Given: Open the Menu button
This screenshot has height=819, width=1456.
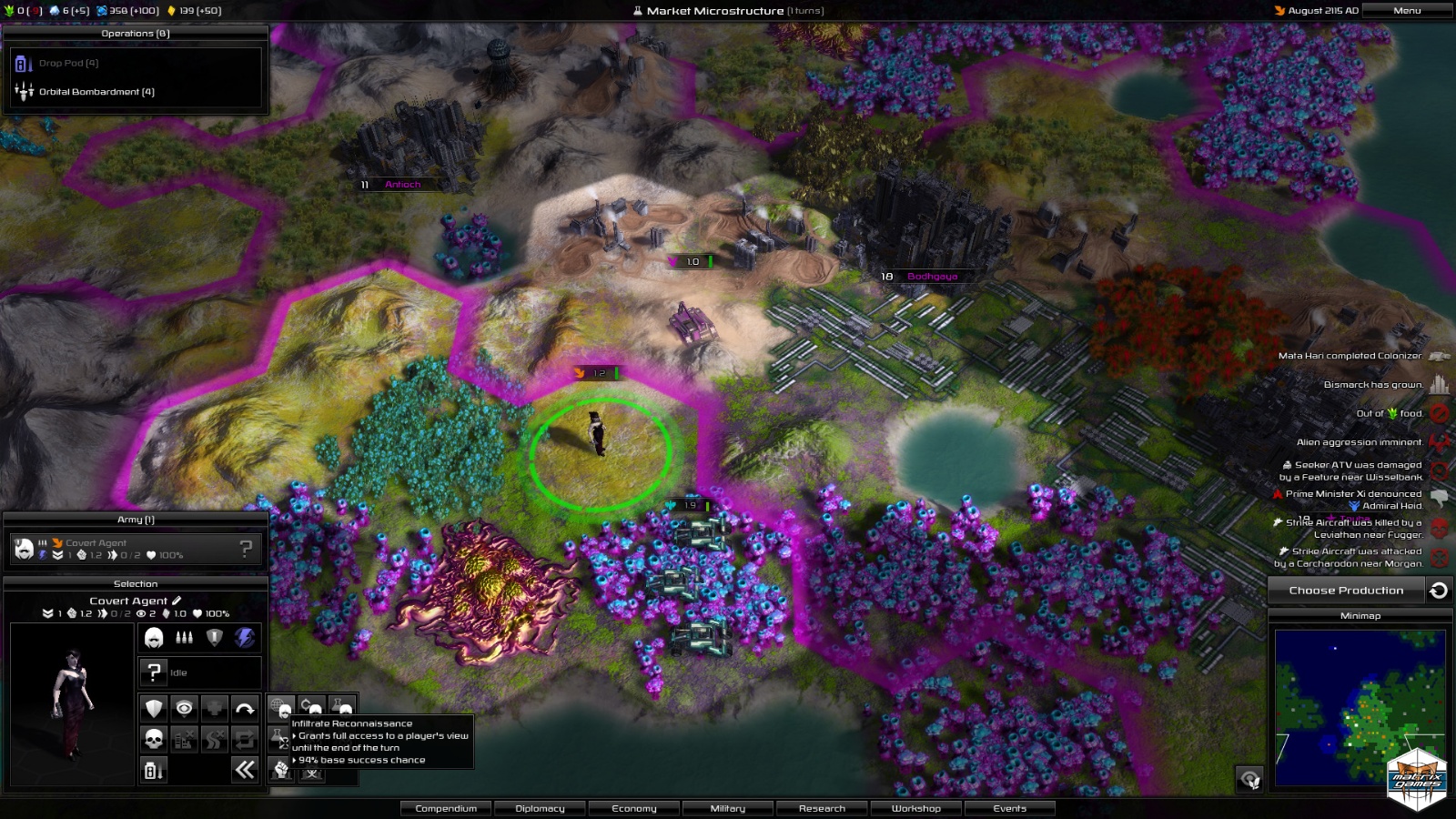Looking at the screenshot, I should coord(1406,11).
